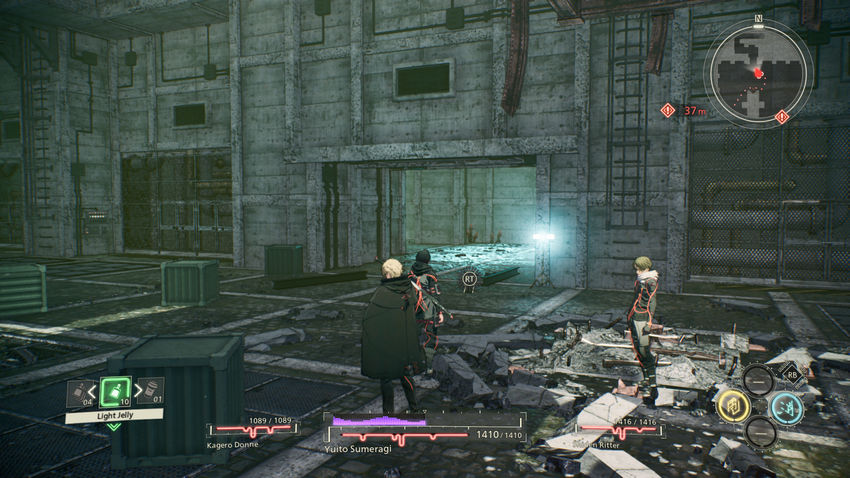This screenshot has height=478, width=850.
Task: Cycle to the next item with right arrow
Action: 136,389
